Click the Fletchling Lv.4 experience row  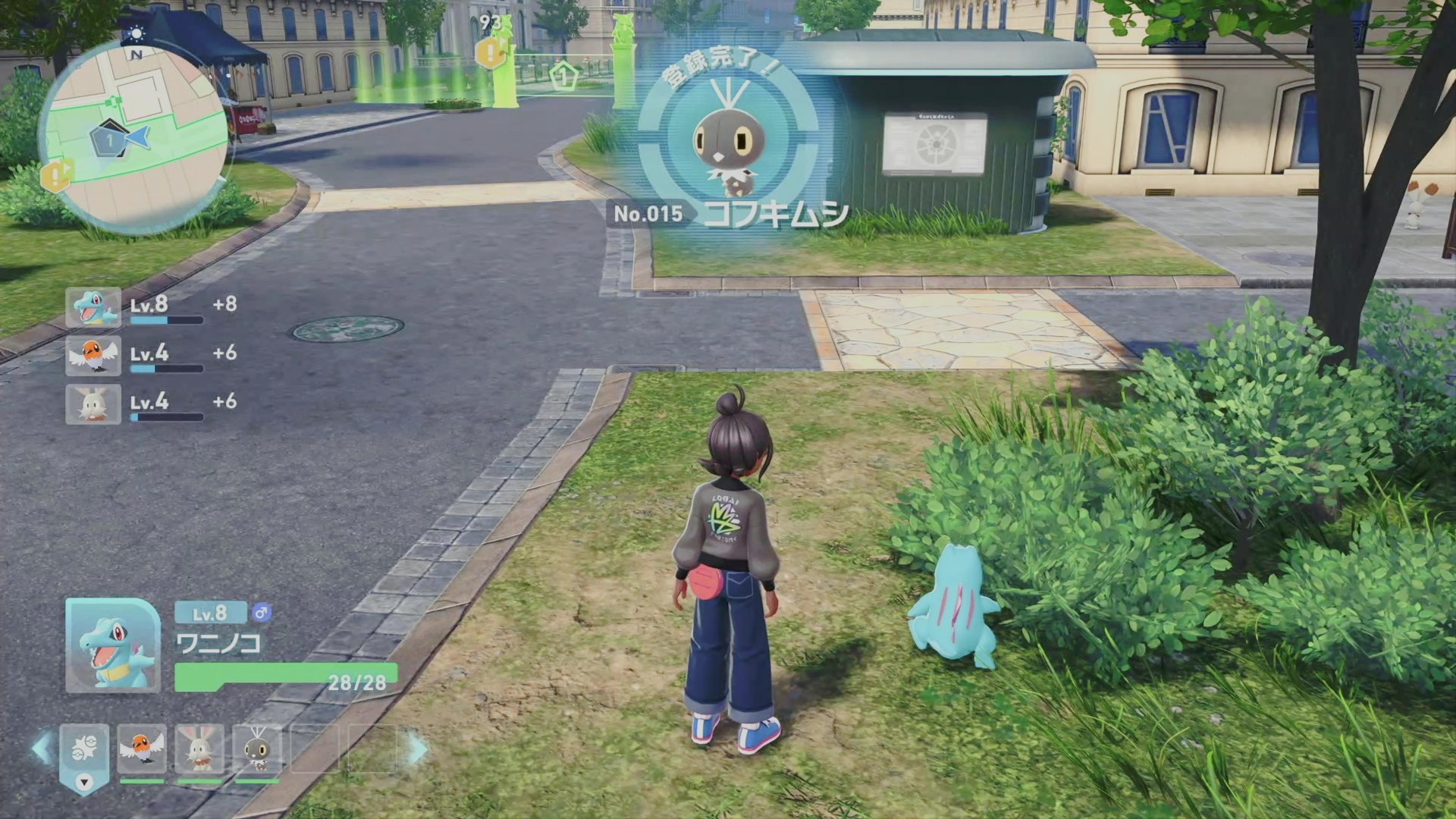tap(152, 356)
